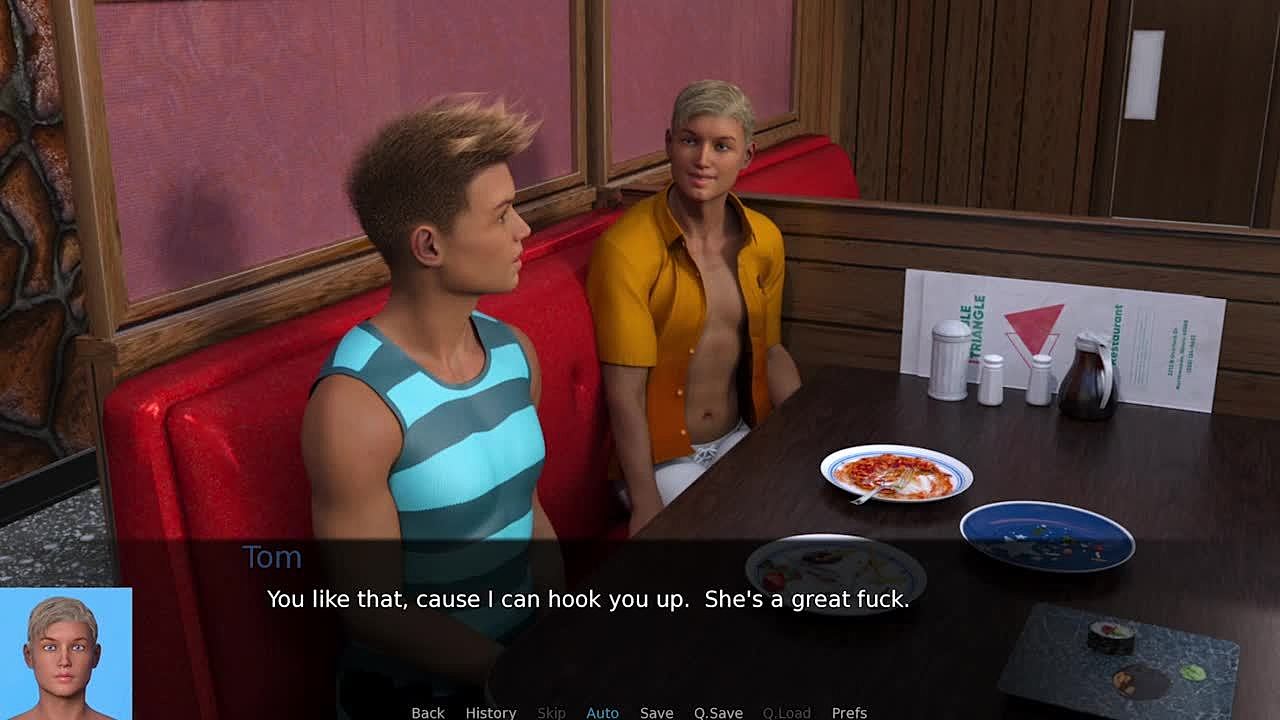
Task: Click the Q.Load button
Action: (x=786, y=712)
